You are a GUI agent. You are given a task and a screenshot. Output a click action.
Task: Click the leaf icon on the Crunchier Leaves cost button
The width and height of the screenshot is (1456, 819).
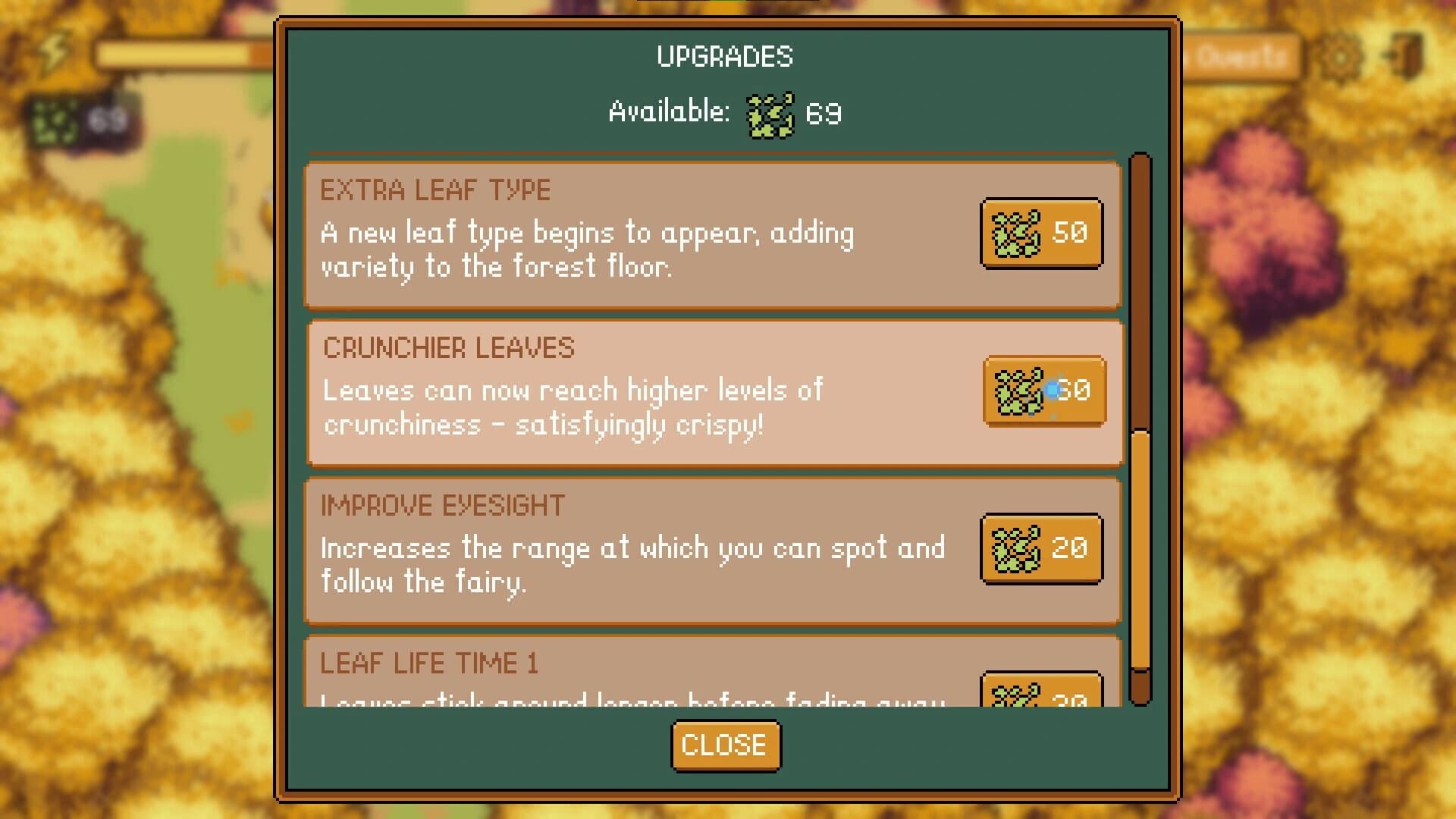pos(1020,391)
